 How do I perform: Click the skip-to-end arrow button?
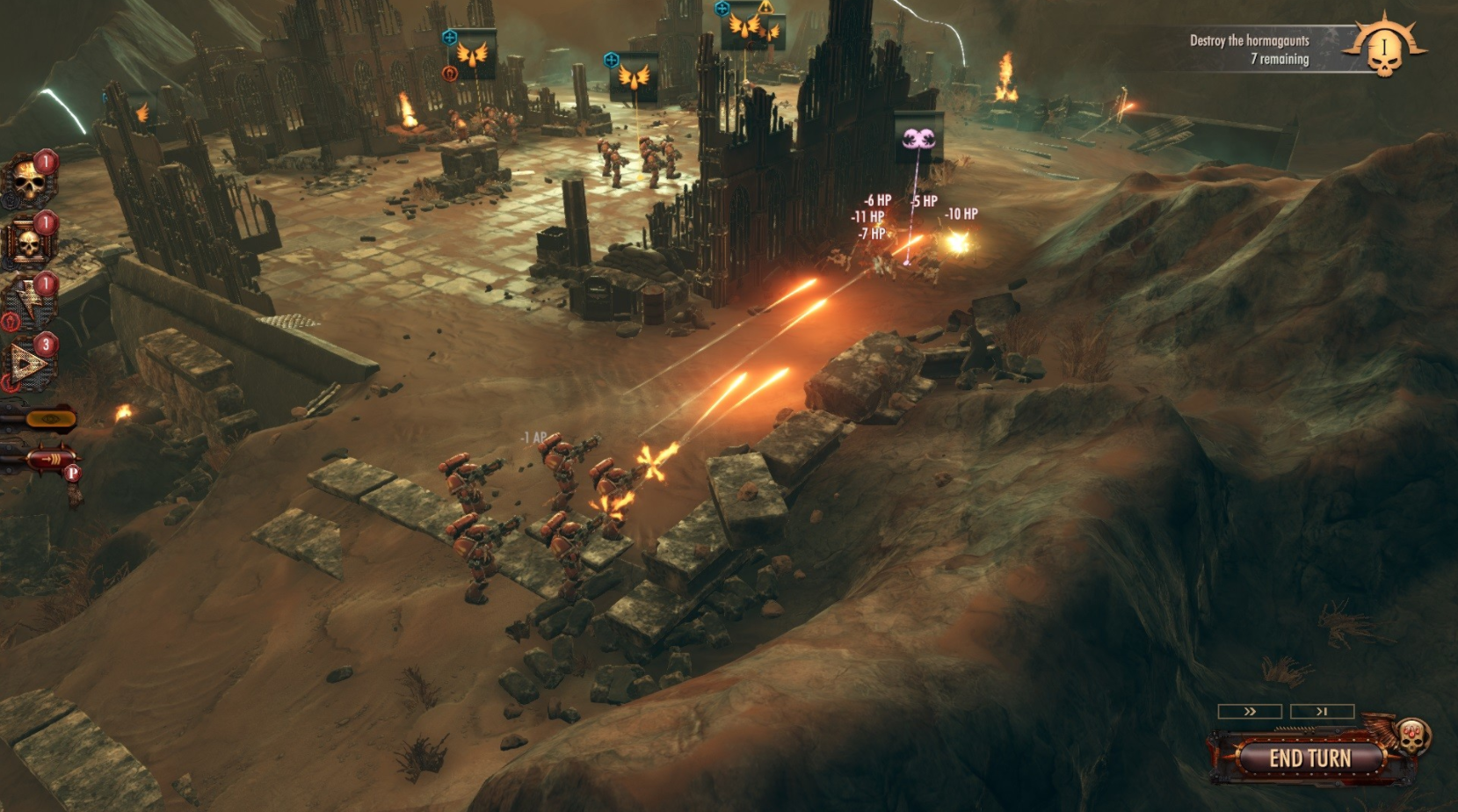[x=1322, y=711]
